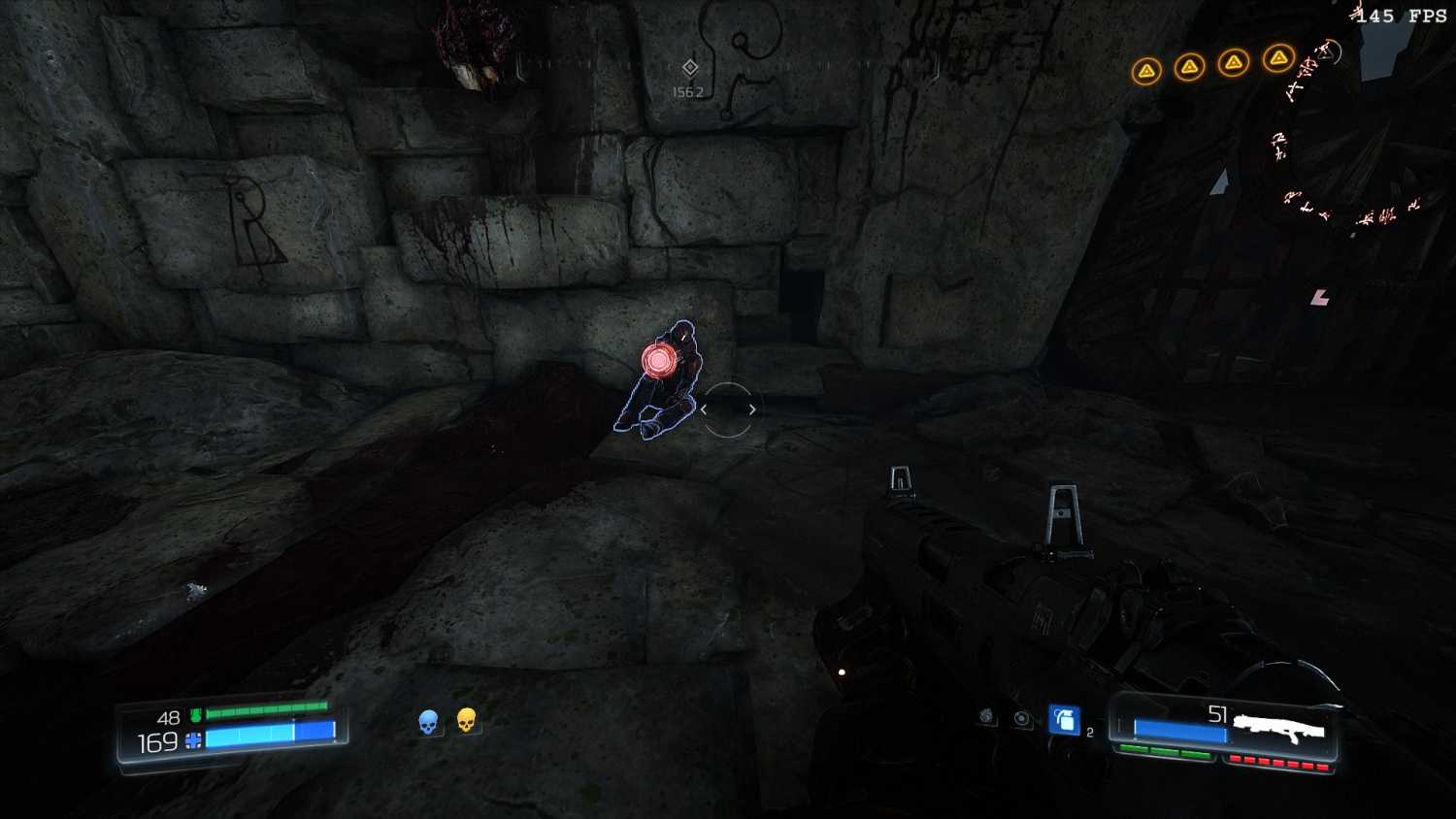Select the blue skull key icon
Image resolution: width=1456 pixels, height=819 pixels.
click(428, 722)
